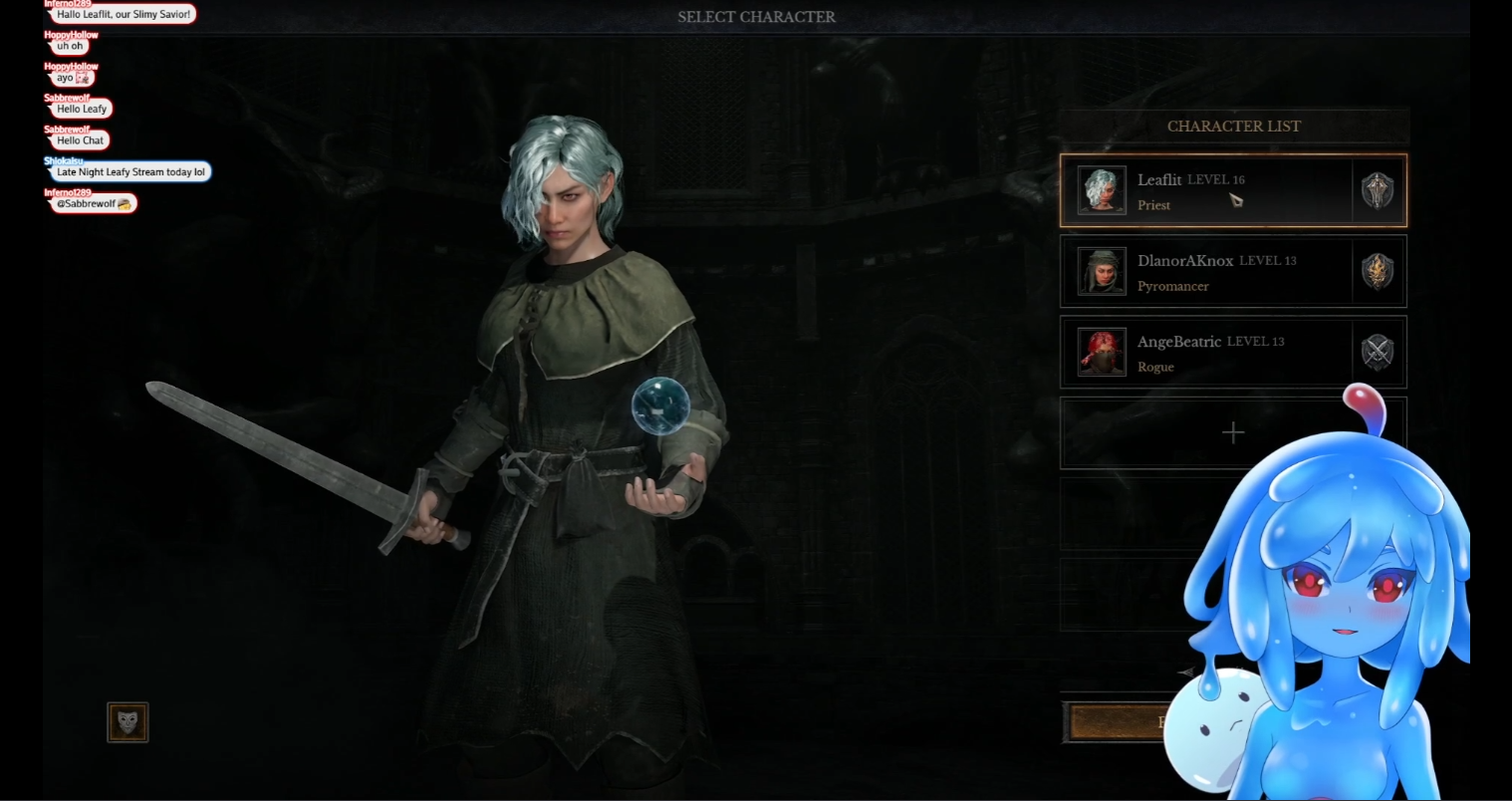Screen dimensions: 1512x801
Task: Click the orange button below the character list
Action: tap(1116, 722)
